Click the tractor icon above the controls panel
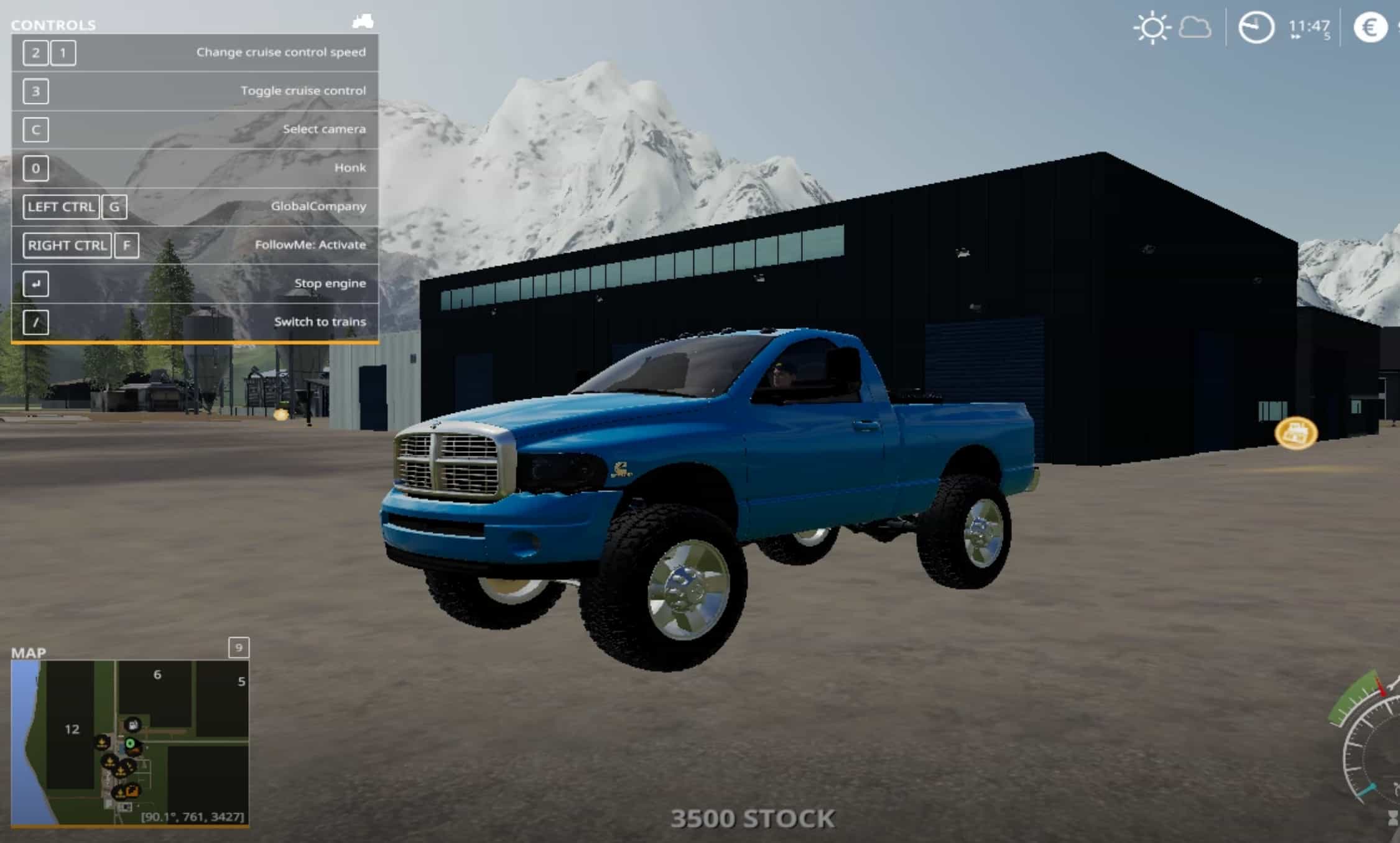1400x843 pixels. [363, 22]
